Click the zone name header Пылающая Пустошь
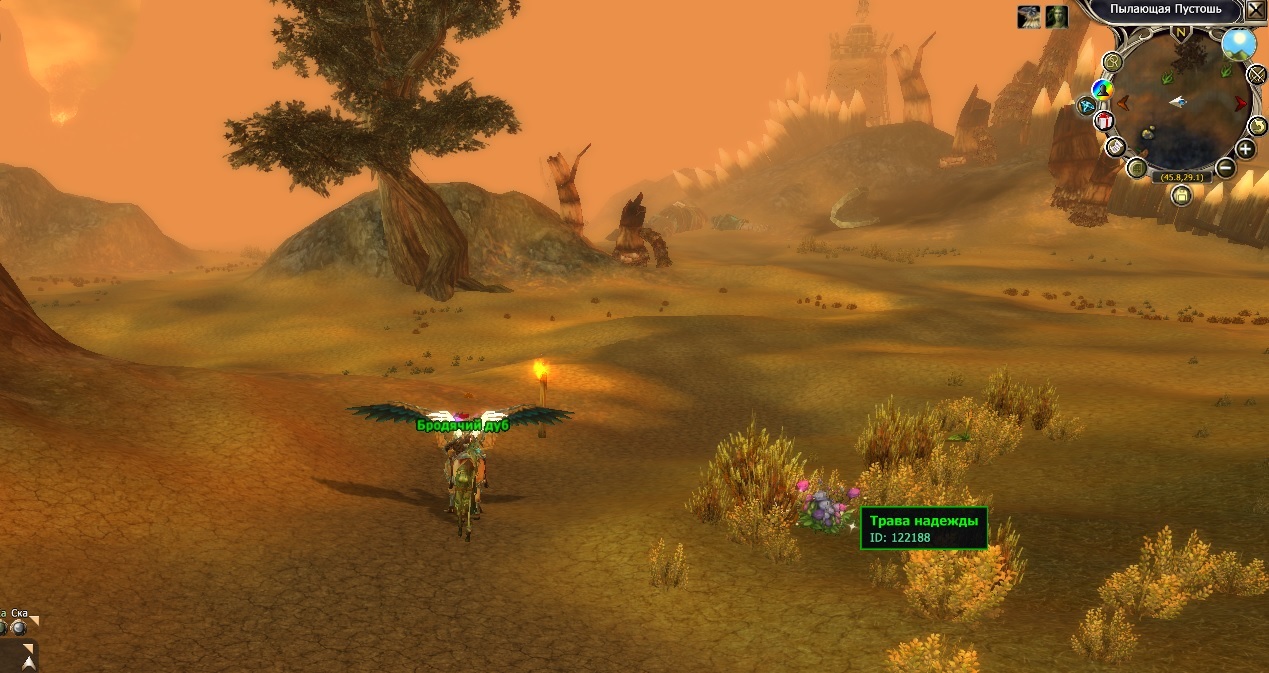The width and height of the screenshot is (1269, 673). 1159,9
